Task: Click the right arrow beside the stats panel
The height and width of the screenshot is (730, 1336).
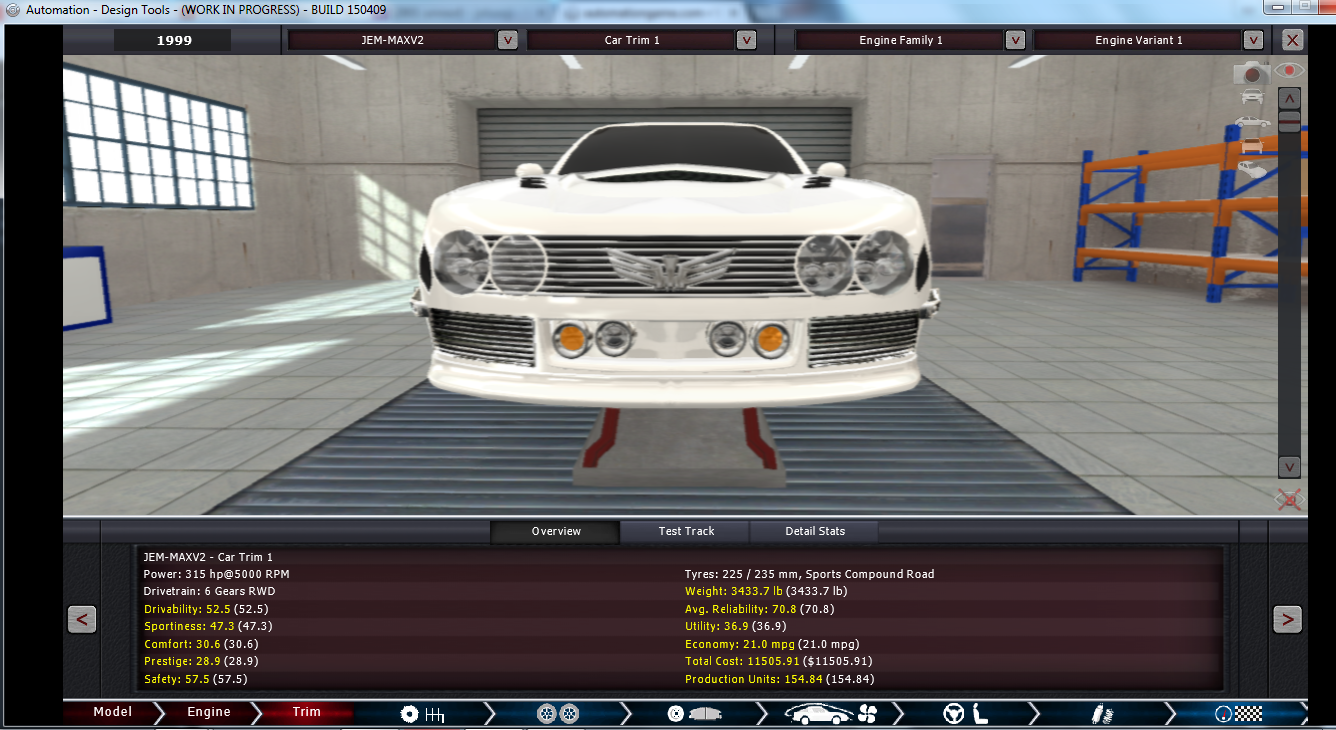Action: coord(1287,620)
